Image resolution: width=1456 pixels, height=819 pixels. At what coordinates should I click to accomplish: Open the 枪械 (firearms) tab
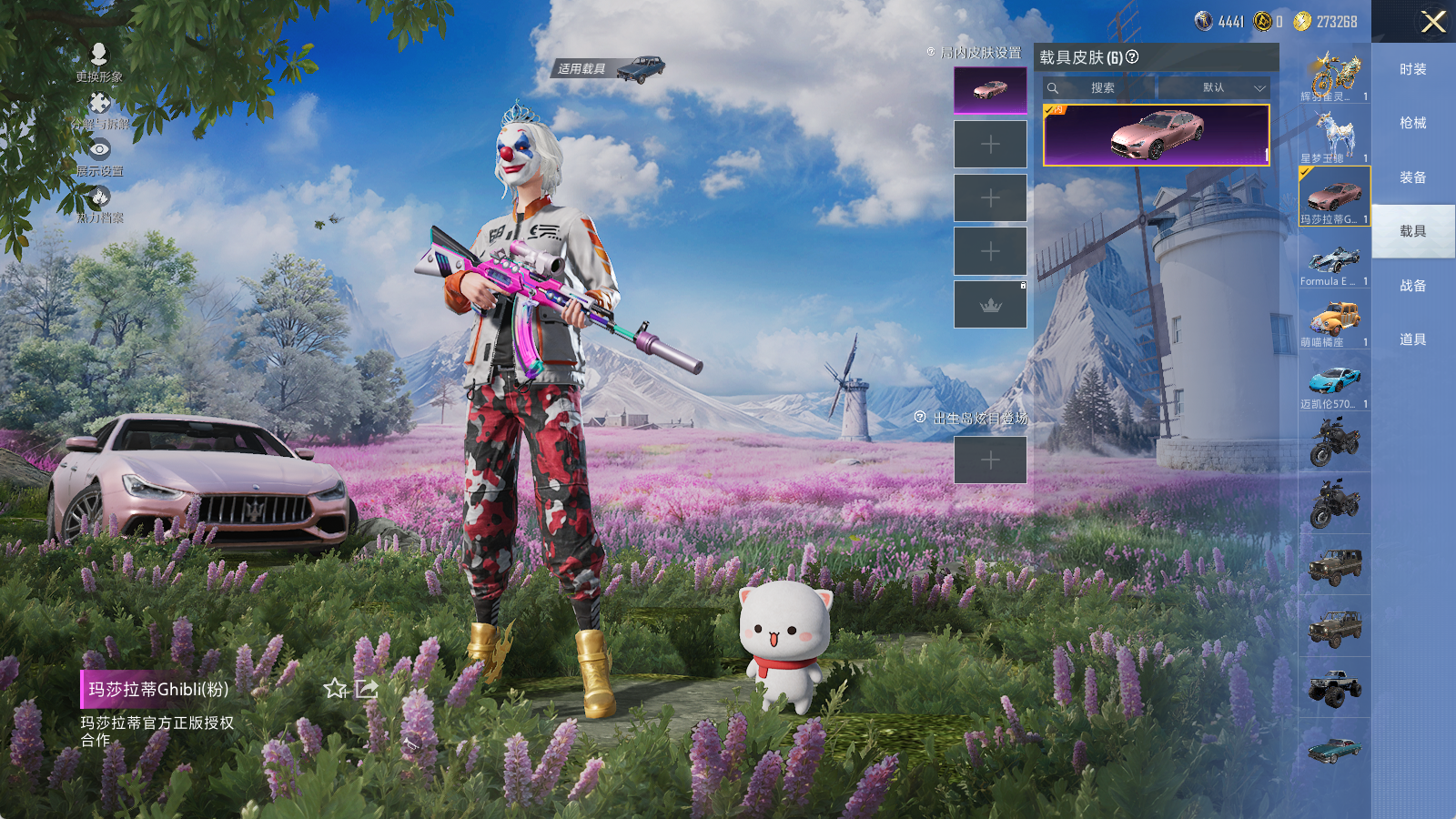pos(1412,123)
